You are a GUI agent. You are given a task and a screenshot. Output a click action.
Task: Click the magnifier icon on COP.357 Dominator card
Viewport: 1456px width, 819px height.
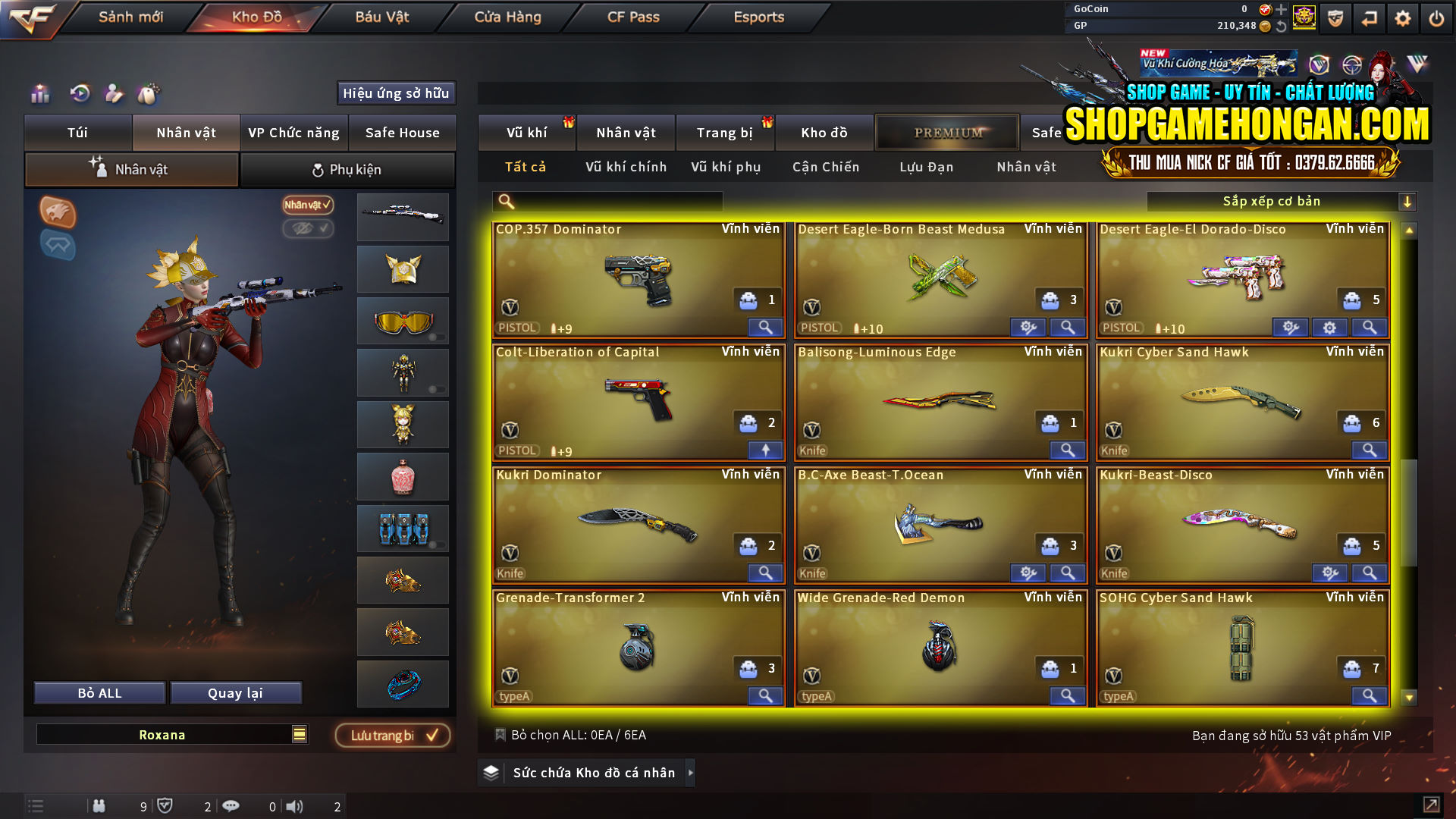[765, 327]
